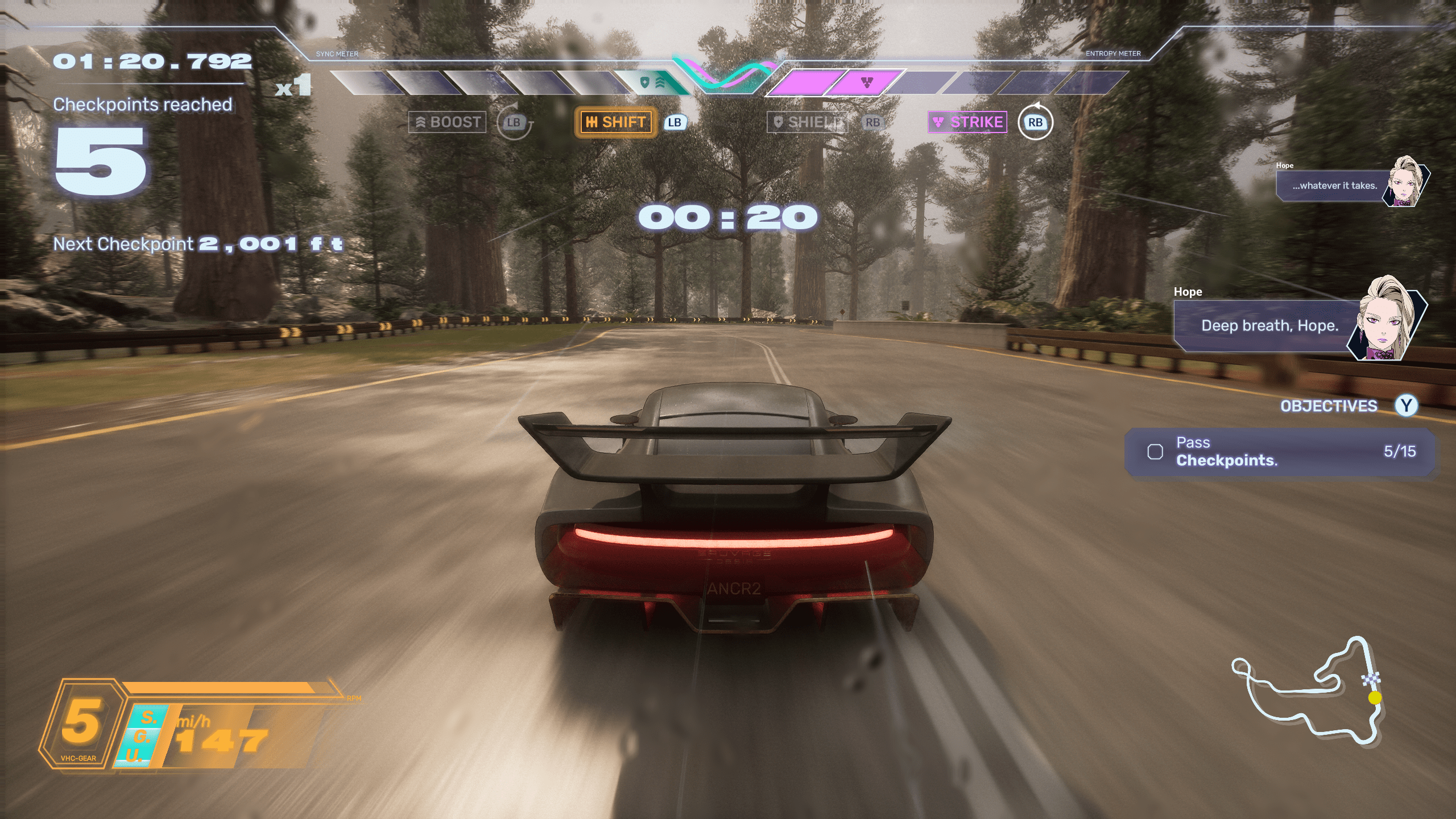Select the Pass Checkpoints objective row
The image size is (1456, 819).
[1280, 452]
